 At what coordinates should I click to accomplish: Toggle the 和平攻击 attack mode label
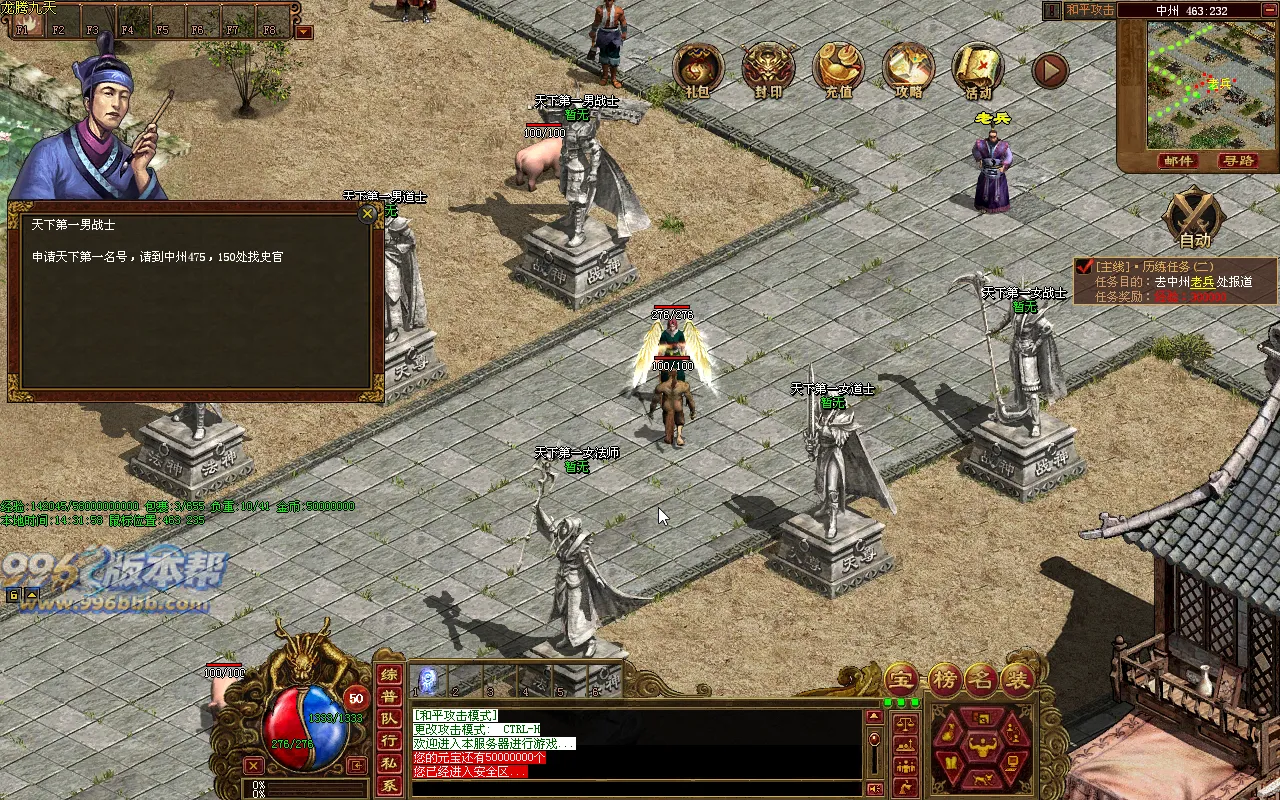1089,10
